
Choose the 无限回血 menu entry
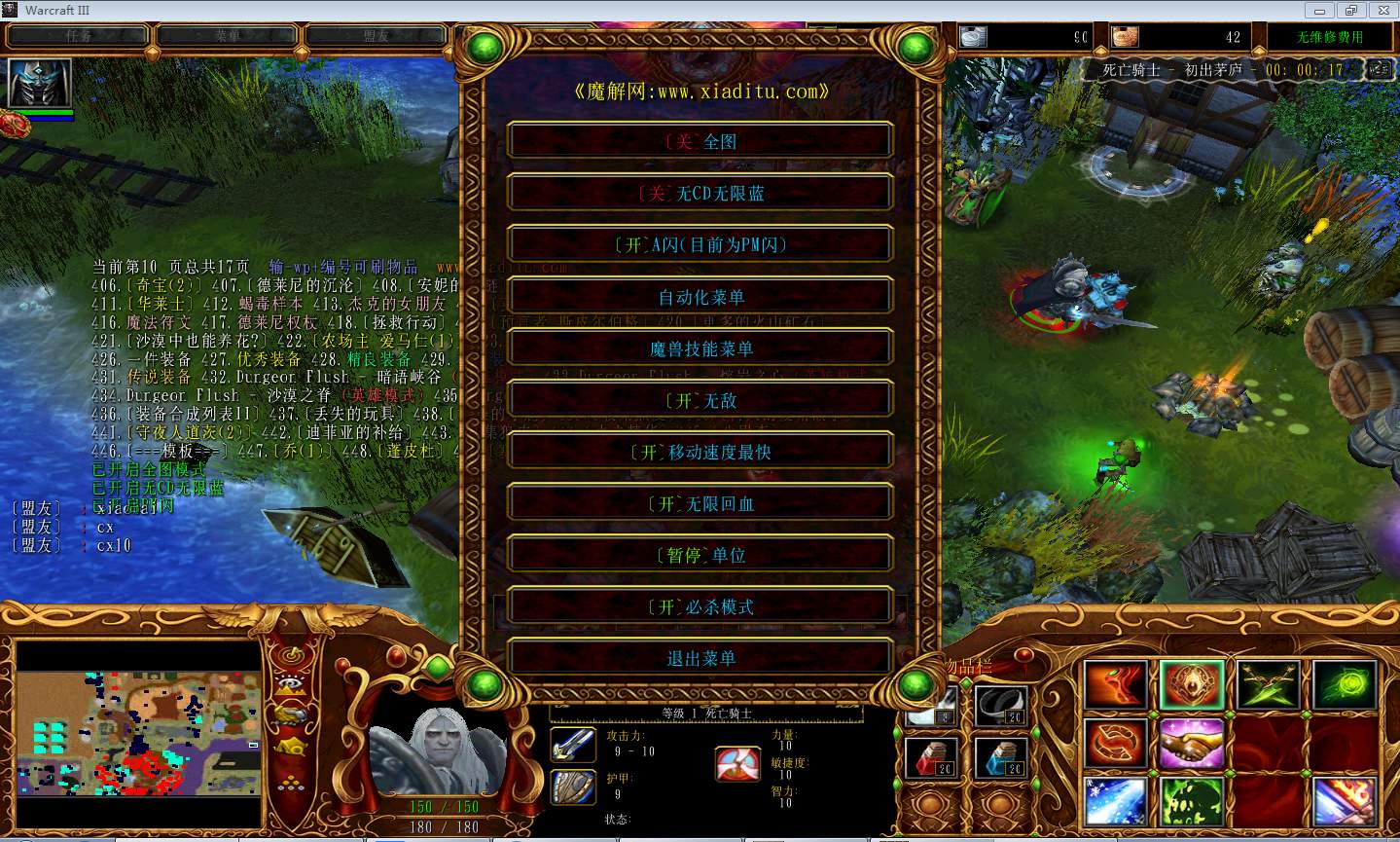[700, 503]
